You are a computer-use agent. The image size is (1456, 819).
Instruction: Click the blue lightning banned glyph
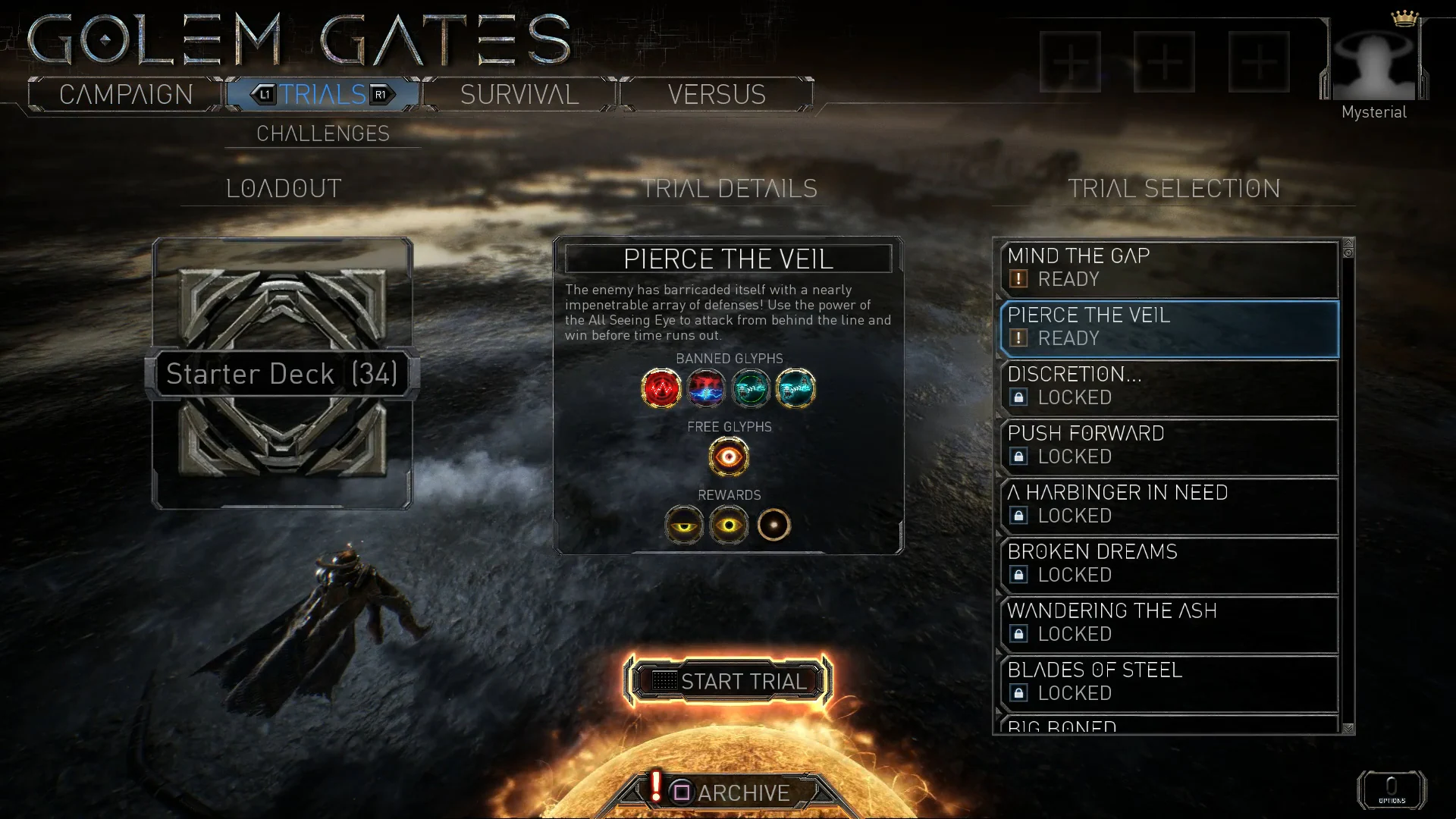[707, 388]
